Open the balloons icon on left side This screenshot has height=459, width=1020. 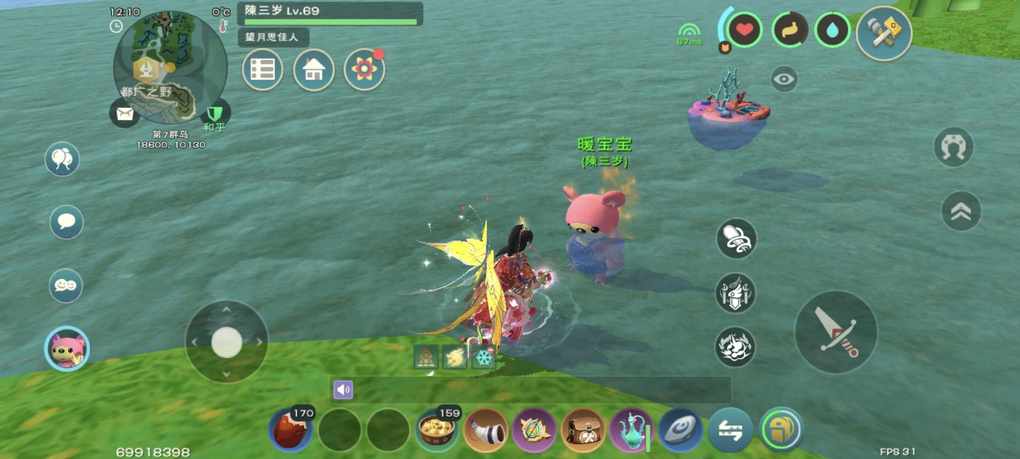(x=63, y=159)
